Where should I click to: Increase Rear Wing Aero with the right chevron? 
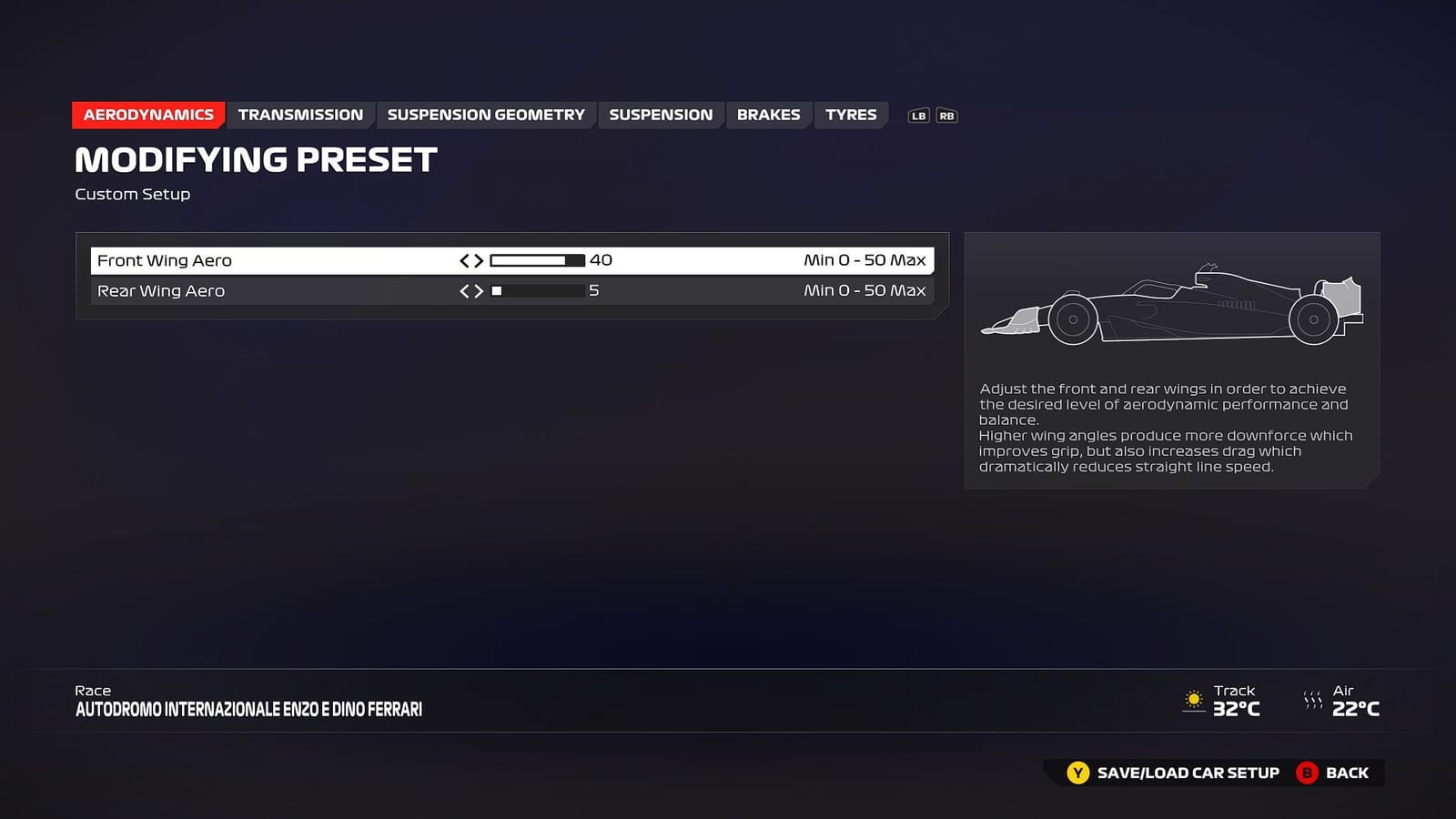coord(480,291)
